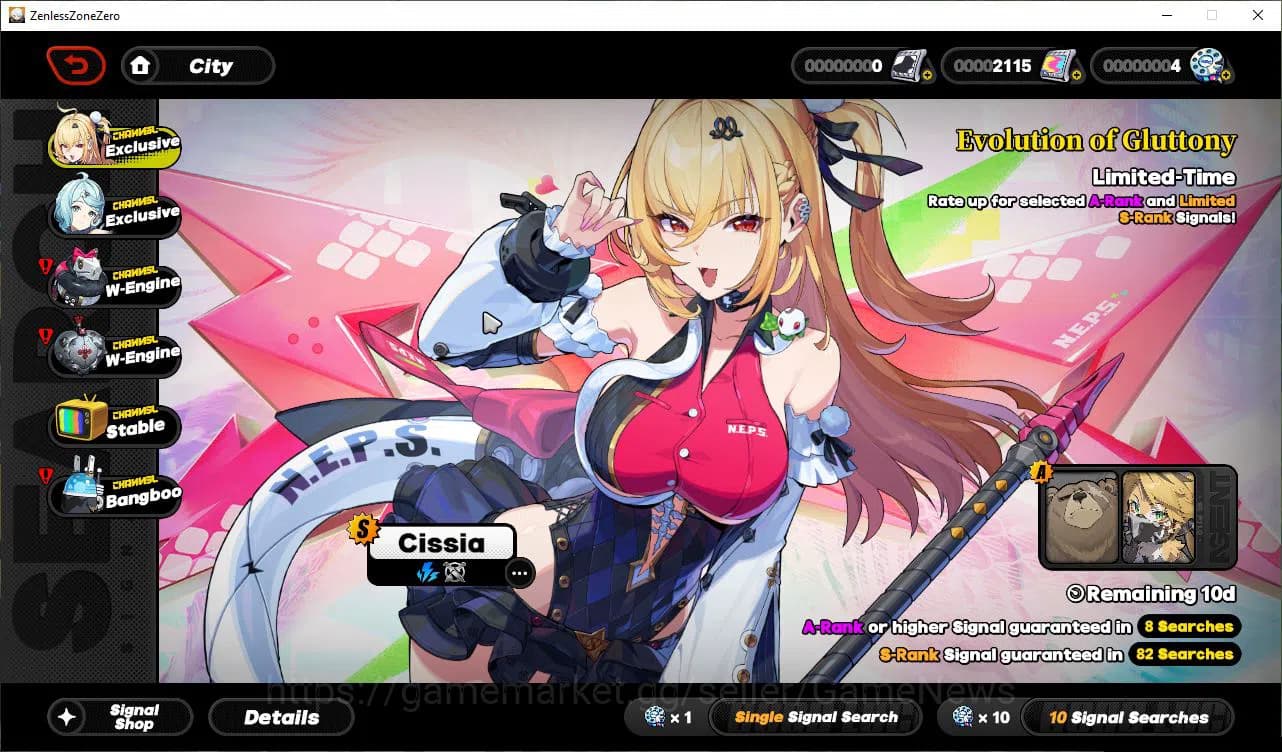1282x752 pixels.
Task: Open the Signal Shop
Action: 120,717
